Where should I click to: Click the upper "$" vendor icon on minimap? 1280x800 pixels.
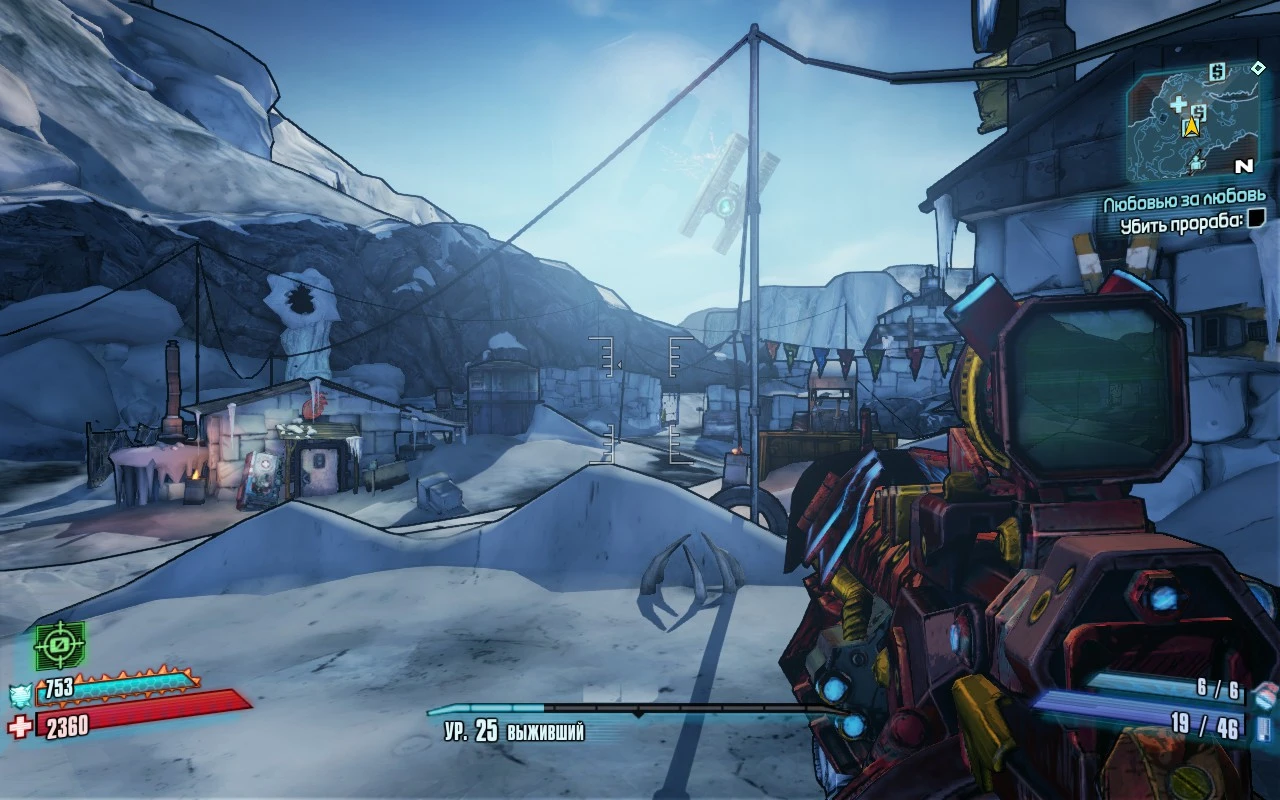pyautogui.click(x=1216, y=72)
